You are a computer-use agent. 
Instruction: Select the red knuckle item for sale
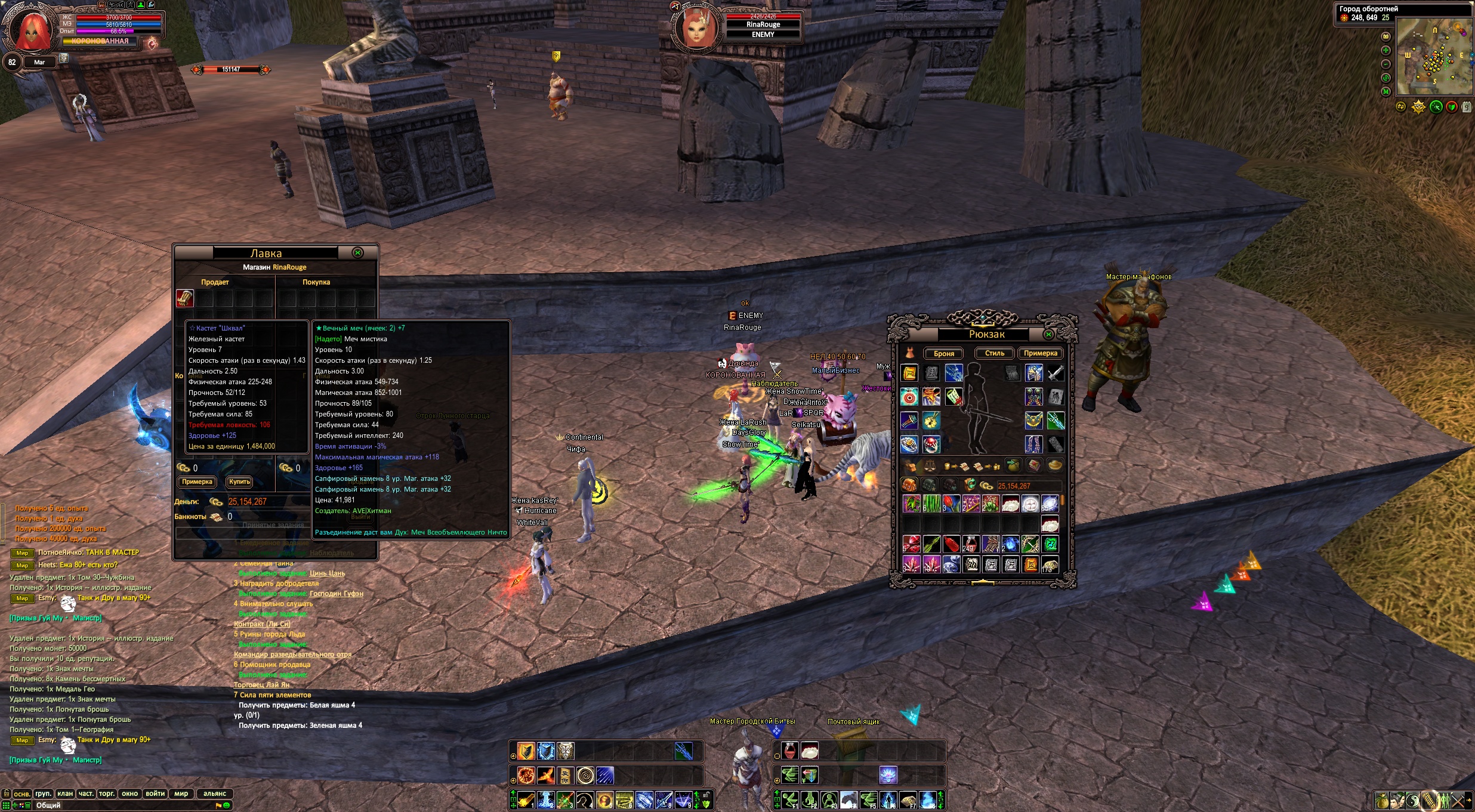point(184,298)
